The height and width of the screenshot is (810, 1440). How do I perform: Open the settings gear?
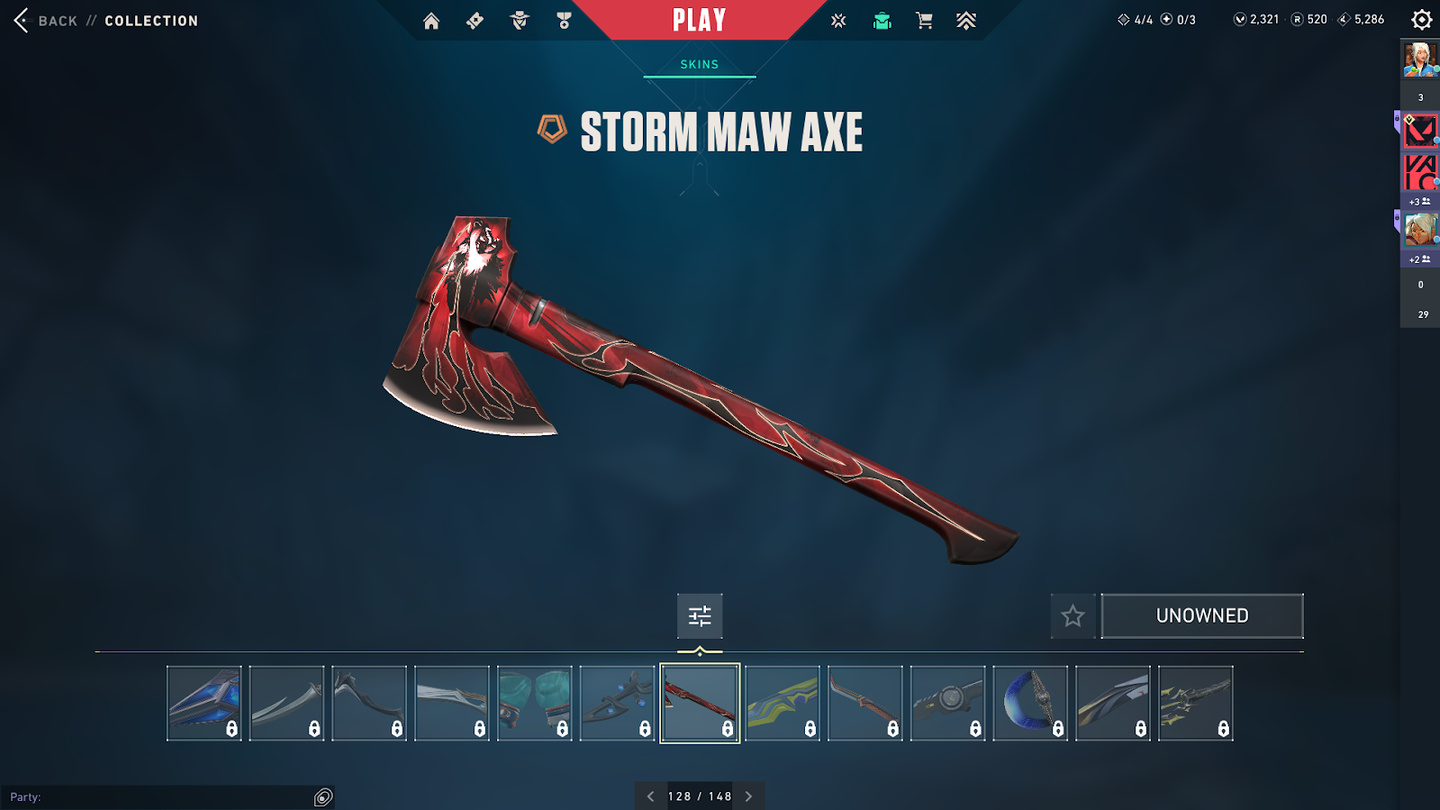click(1421, 20)
